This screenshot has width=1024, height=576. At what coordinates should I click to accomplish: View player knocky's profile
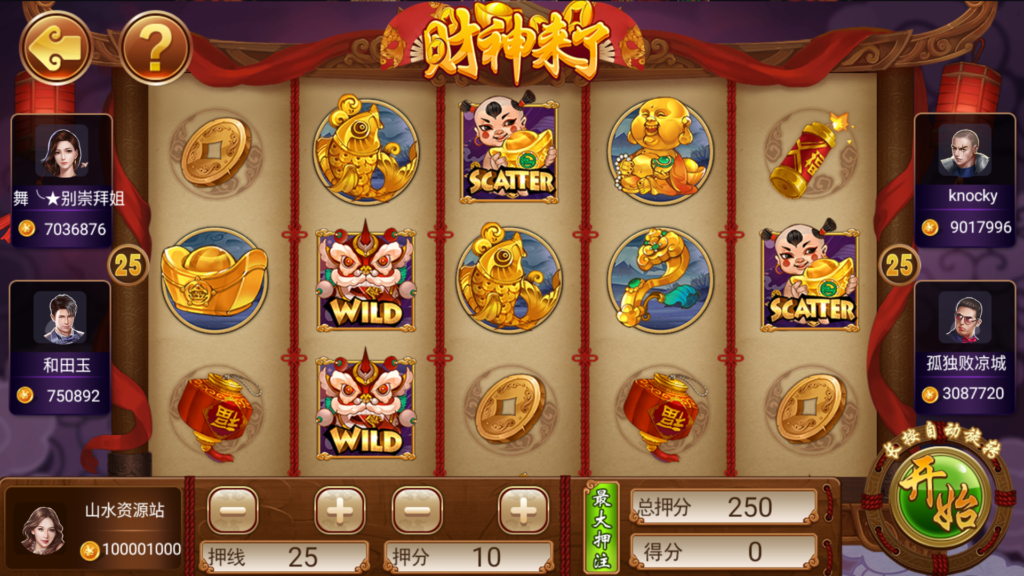pos(964,180)
